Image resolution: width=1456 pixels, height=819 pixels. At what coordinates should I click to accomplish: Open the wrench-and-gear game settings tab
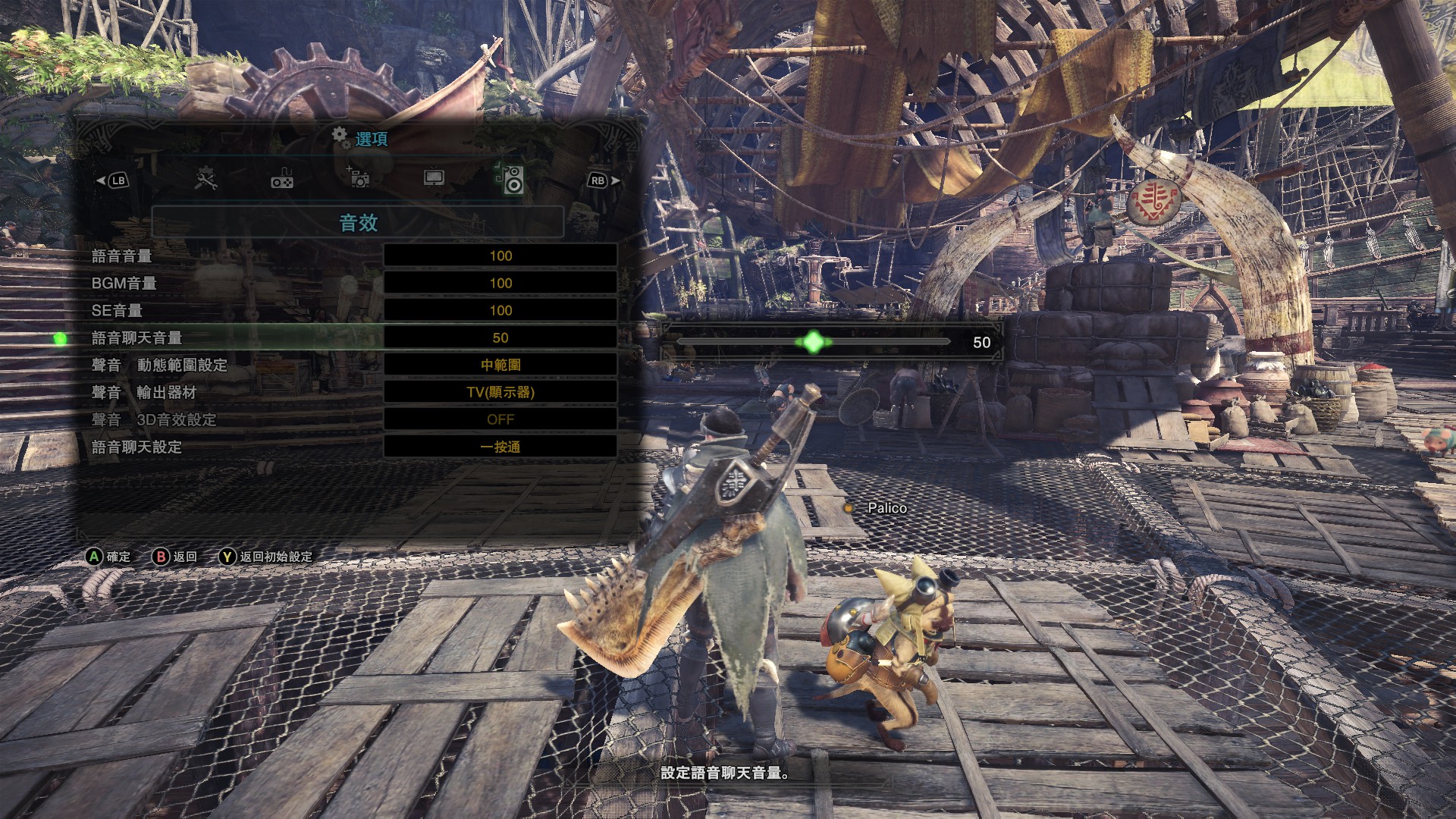[206, 179]
